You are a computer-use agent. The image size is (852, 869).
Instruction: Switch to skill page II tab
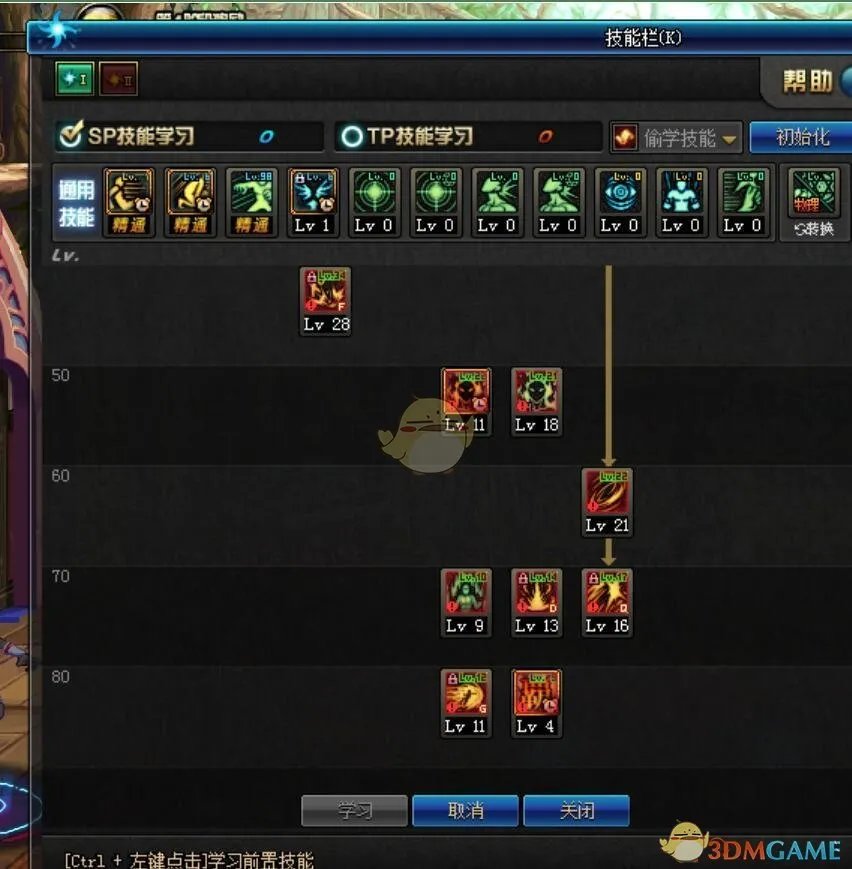(118, 79)
